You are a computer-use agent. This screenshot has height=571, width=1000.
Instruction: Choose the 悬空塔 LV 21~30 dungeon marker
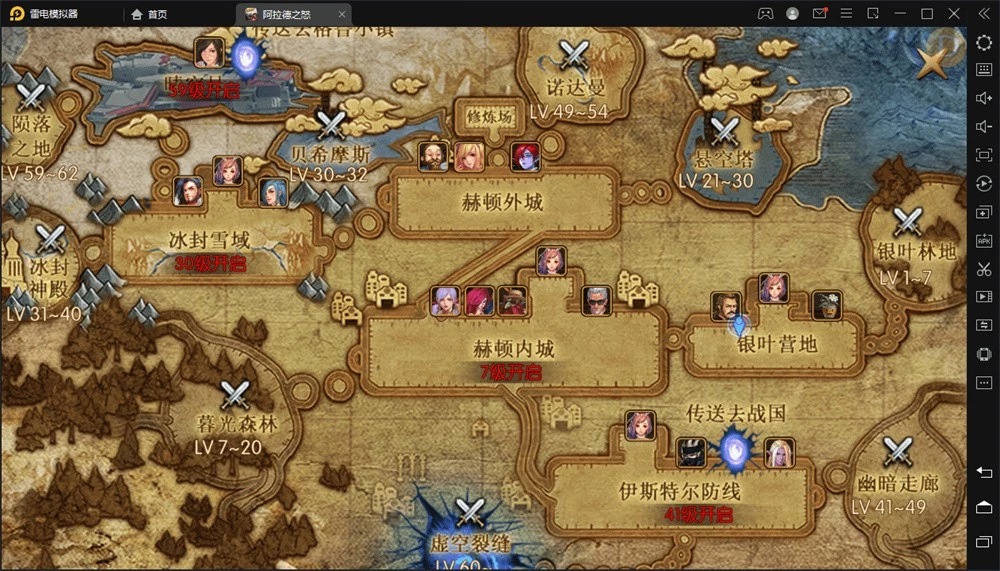point(722,132)
